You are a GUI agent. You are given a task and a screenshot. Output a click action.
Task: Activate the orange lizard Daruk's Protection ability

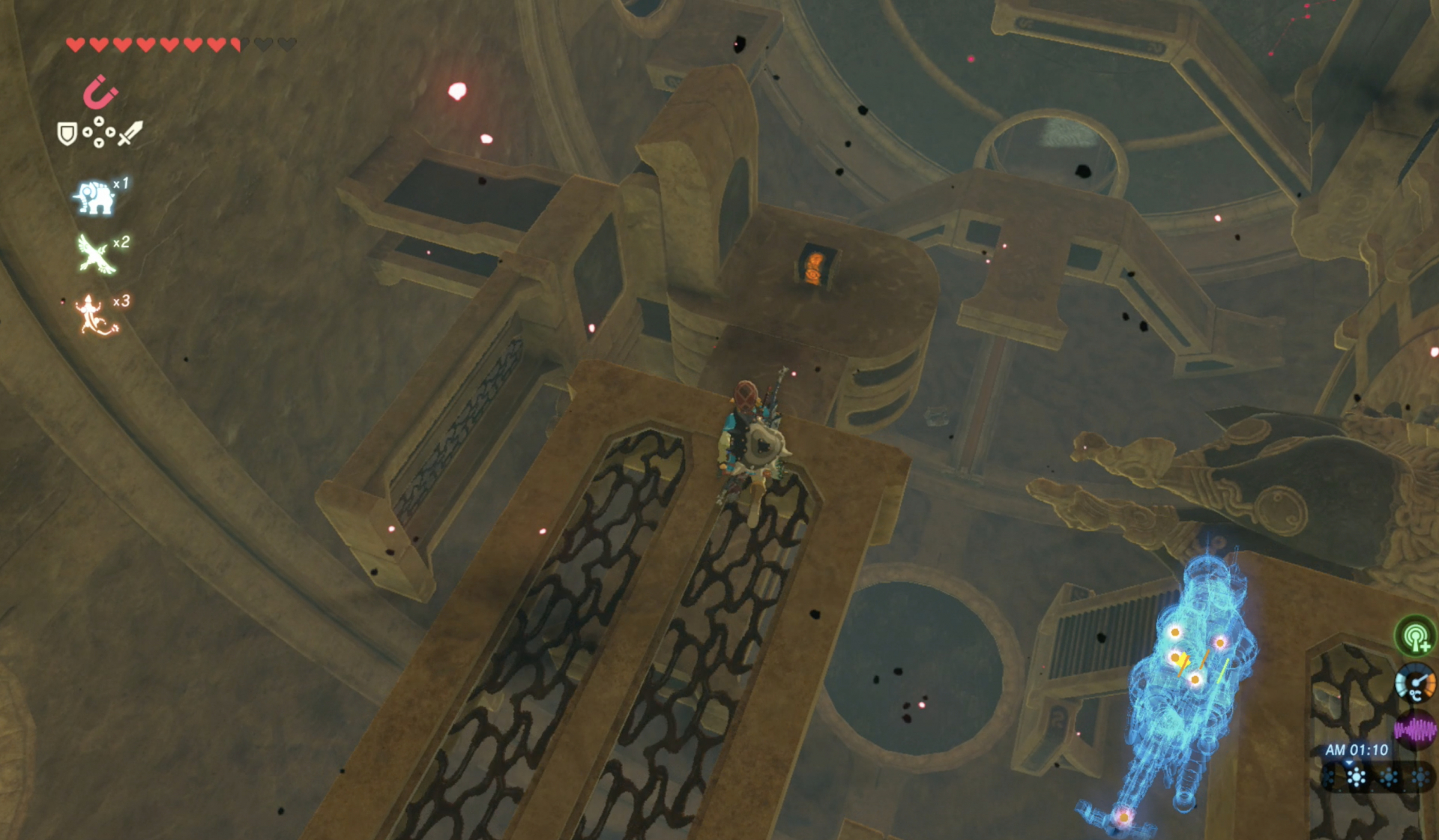point(95,314)
